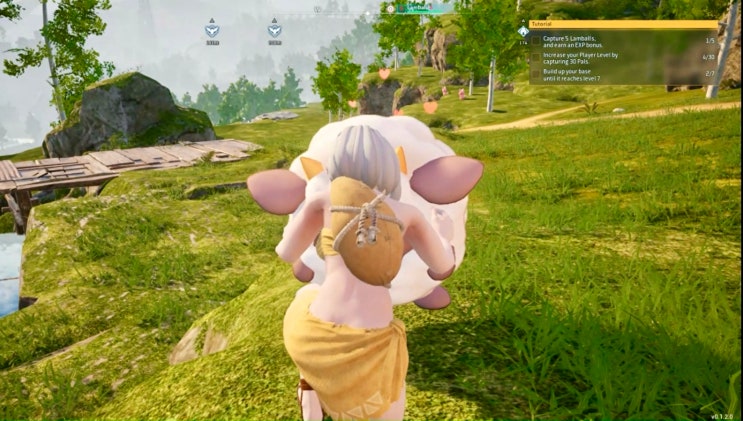This screenshot has height=421, width=743.
Task: Select the left blue compass waypoint marker
Action: point(212,30)
